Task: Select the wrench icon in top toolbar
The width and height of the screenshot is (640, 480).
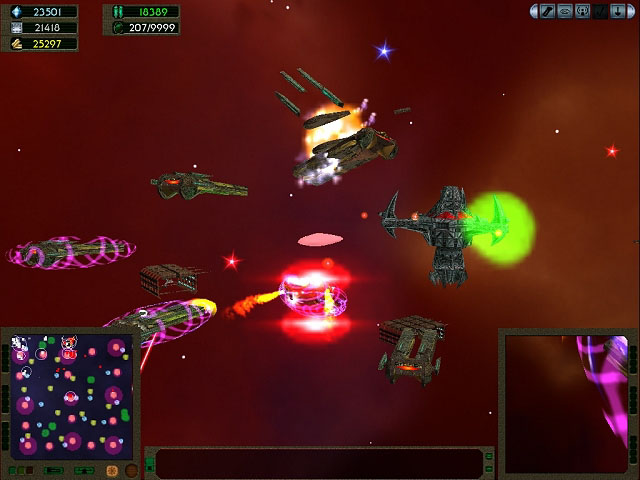Action: click(548, 11)
